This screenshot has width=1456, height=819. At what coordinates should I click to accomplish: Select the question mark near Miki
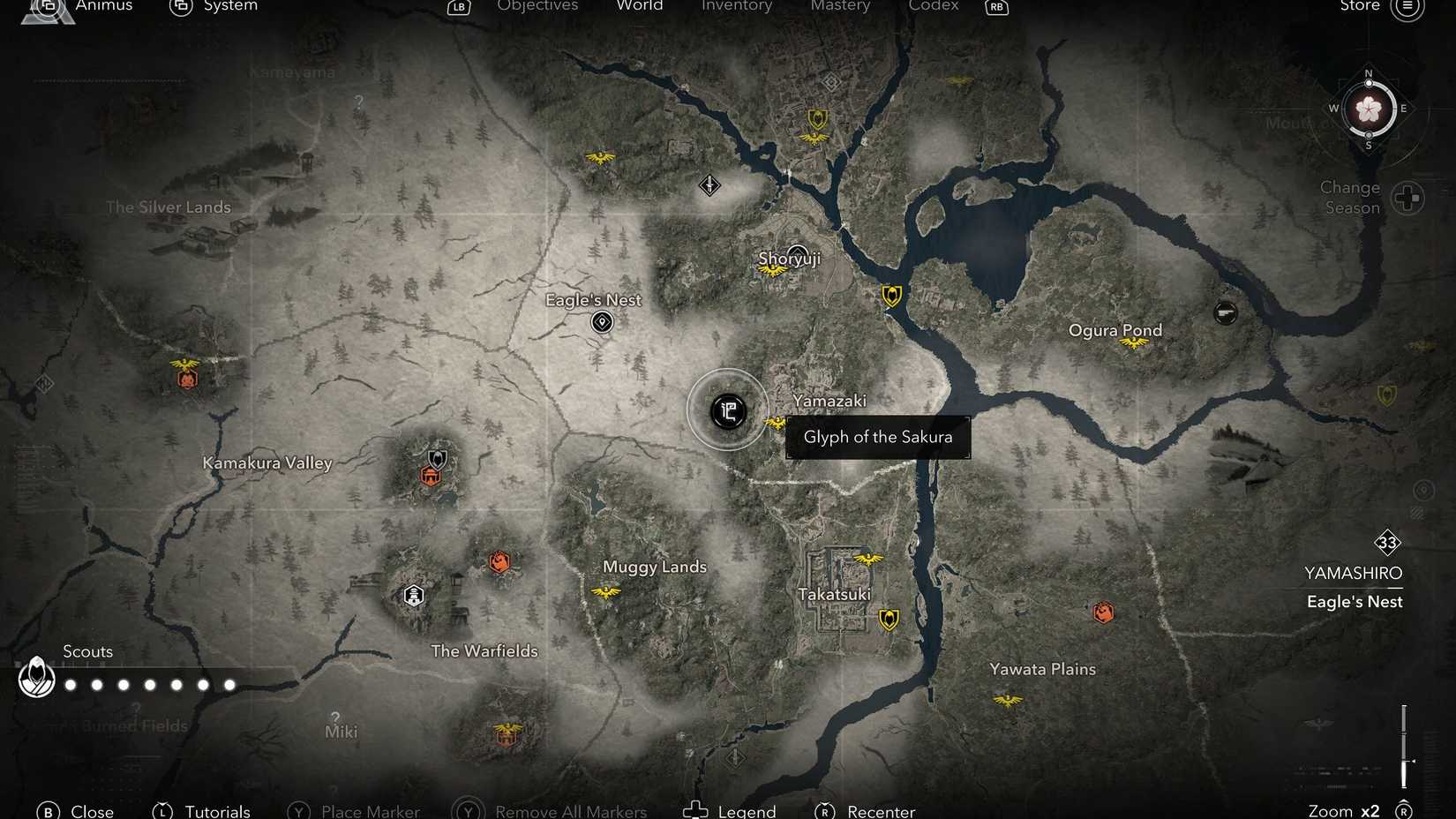tap(335, 717)
